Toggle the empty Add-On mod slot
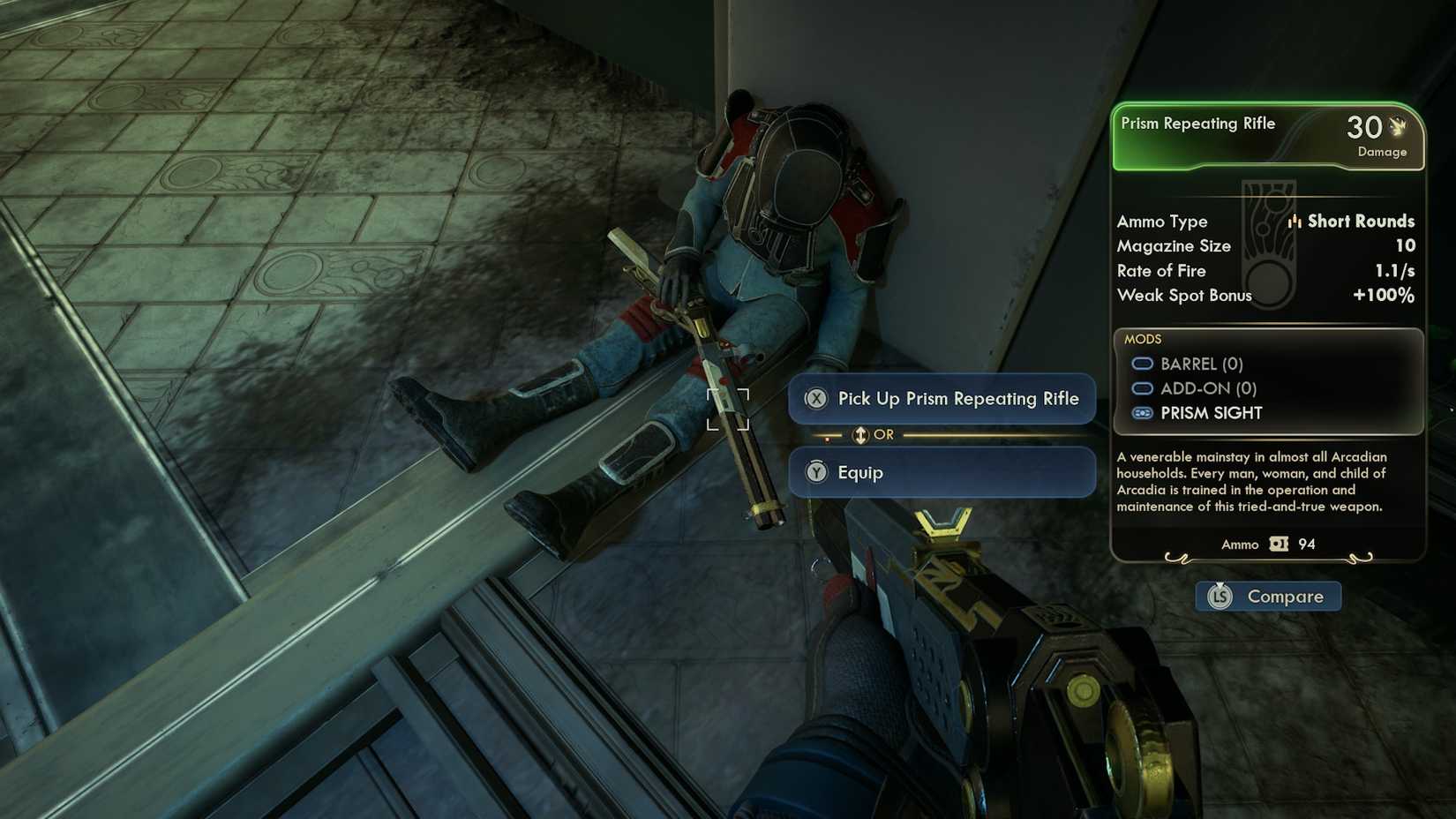The width and height of the screenshot is (1456, 819). click(x=1142, y=387)
